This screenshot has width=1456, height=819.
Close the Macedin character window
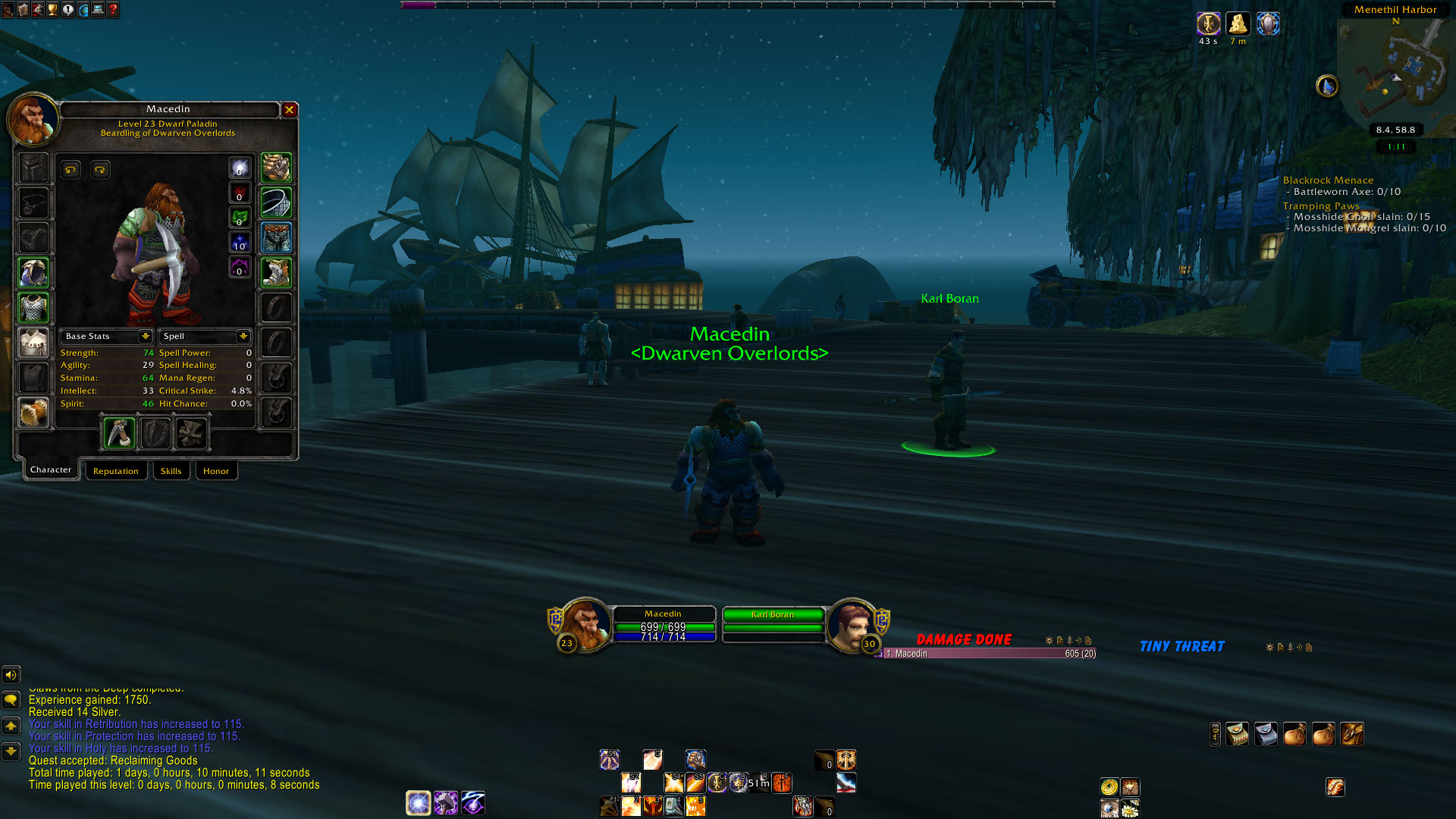(x=289, y=110)
